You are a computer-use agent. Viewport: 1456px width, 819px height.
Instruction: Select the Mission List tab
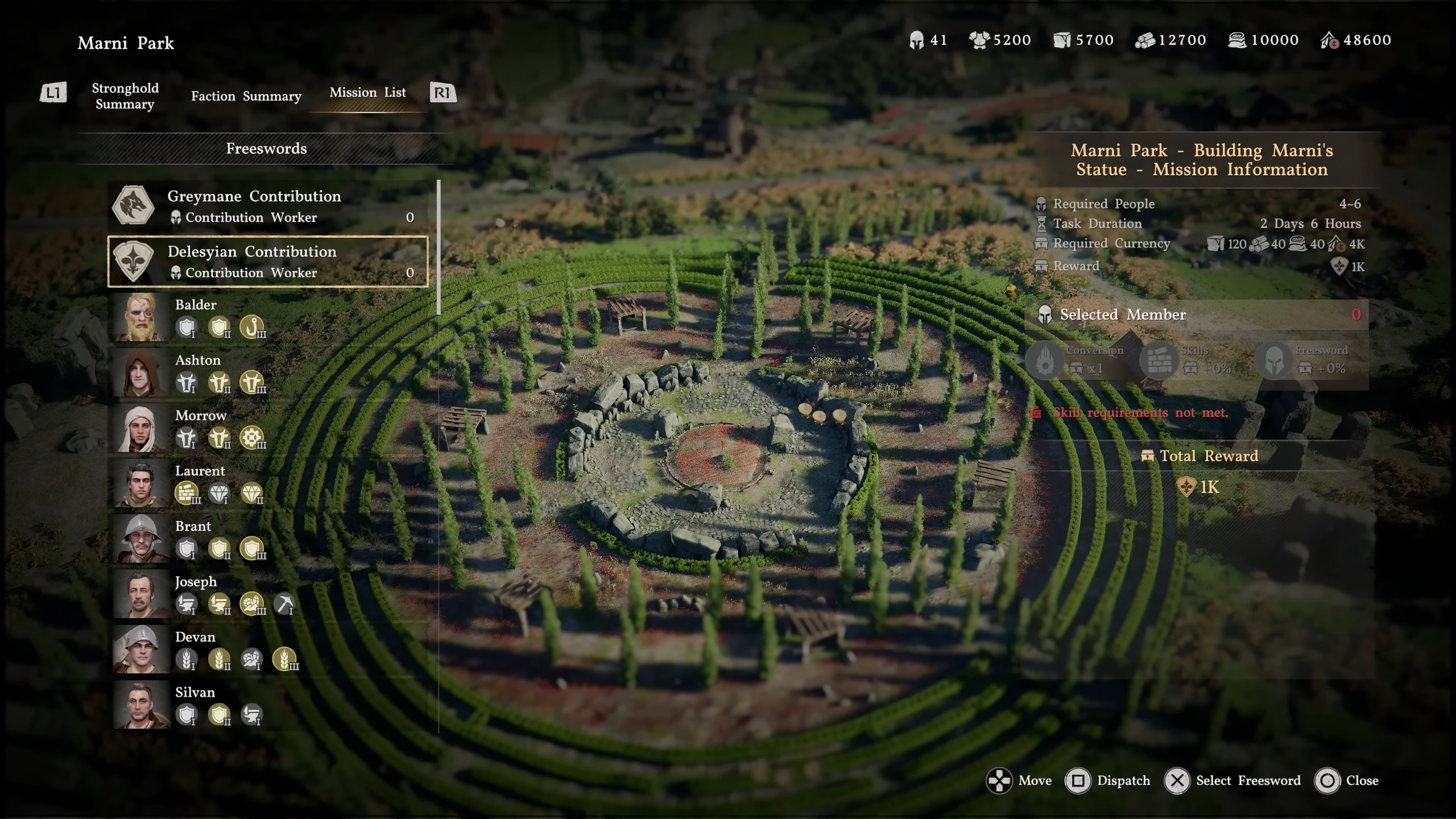pyautogui.click(x=367, y=93)
